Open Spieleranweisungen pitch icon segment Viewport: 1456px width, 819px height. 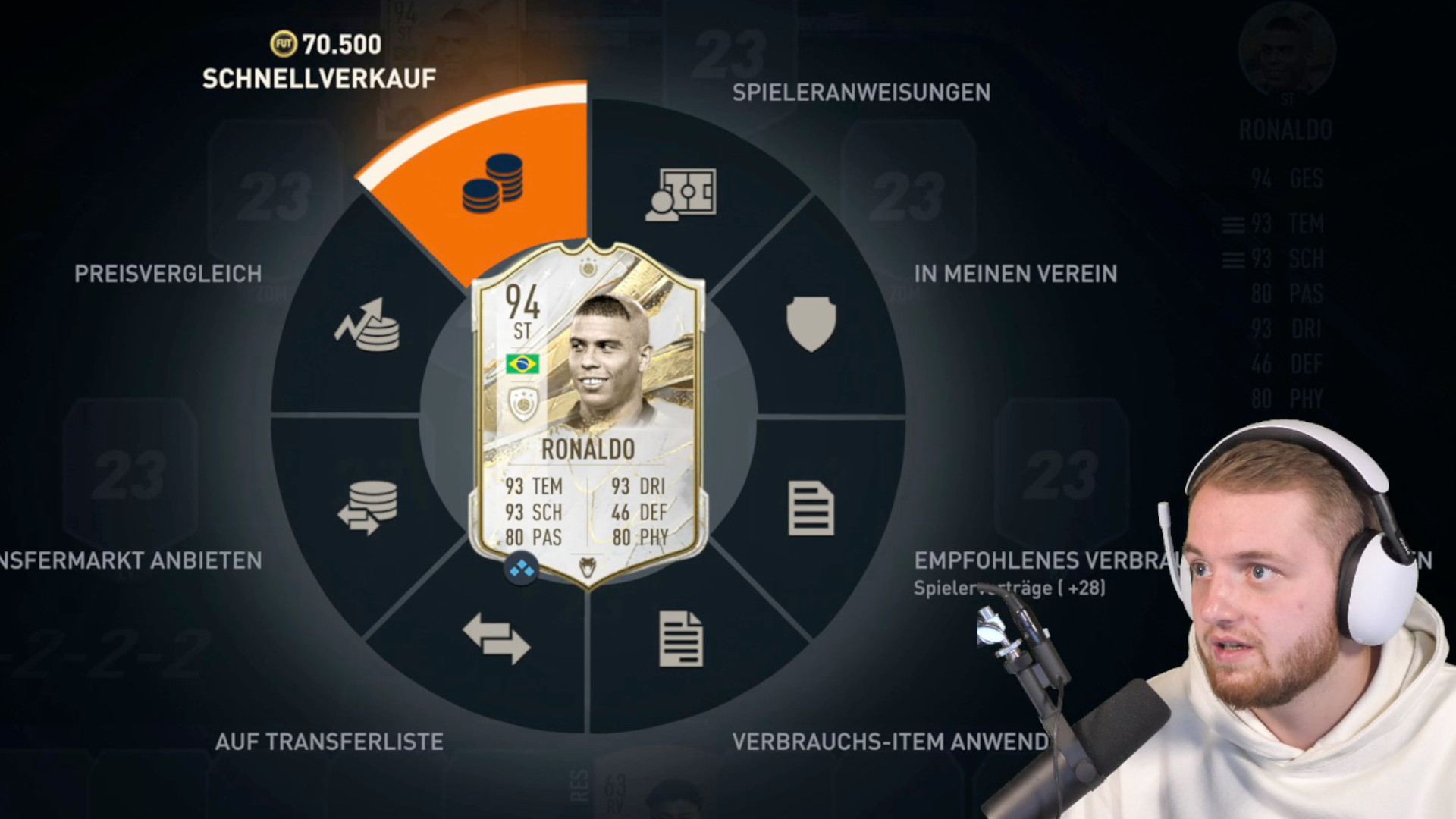click(680, 194)
